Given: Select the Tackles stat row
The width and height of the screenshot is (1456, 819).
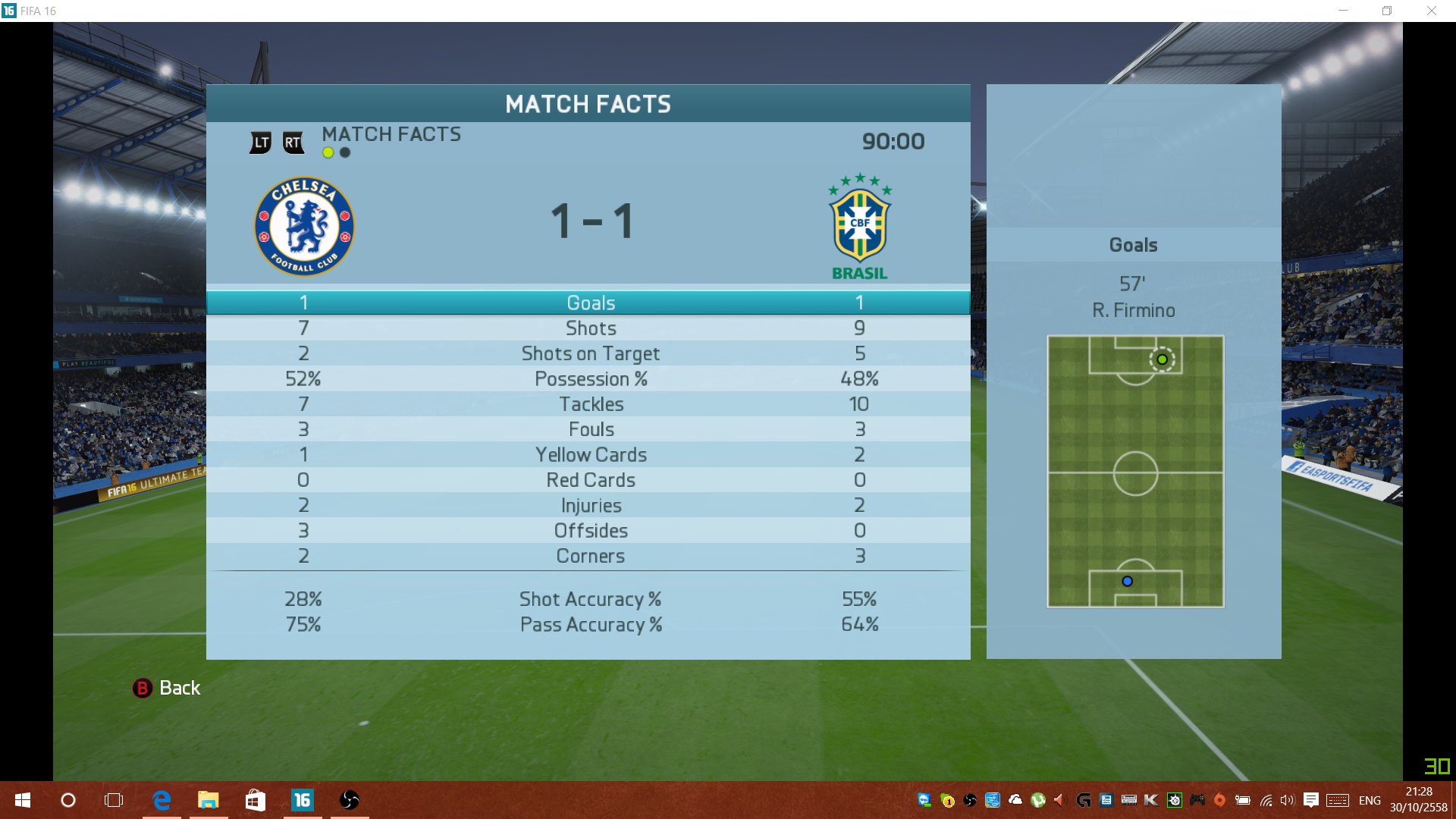Looking at the screenshot, I should [590, 404].
